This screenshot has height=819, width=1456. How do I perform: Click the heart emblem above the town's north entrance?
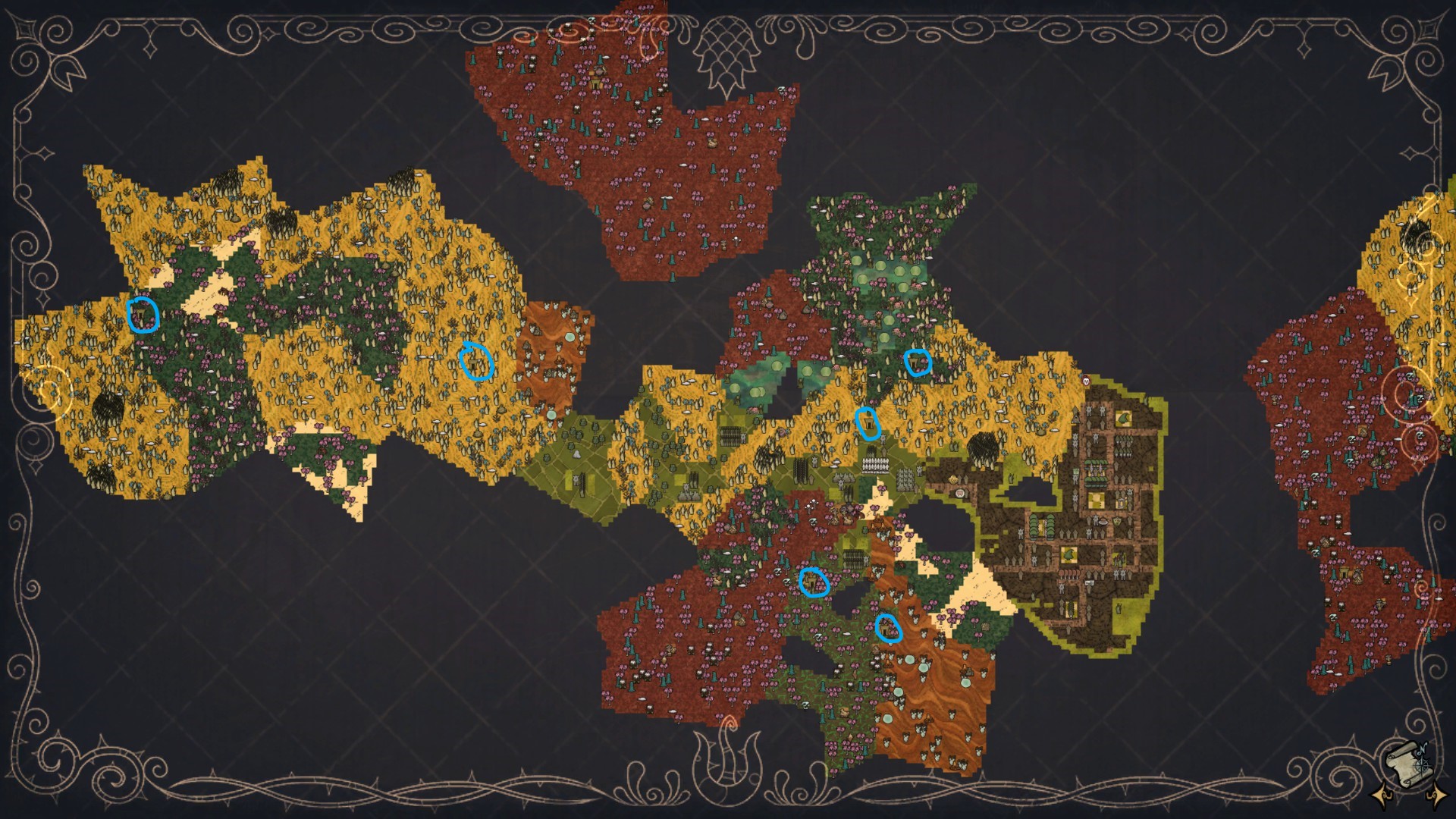tap(1086, 380)
